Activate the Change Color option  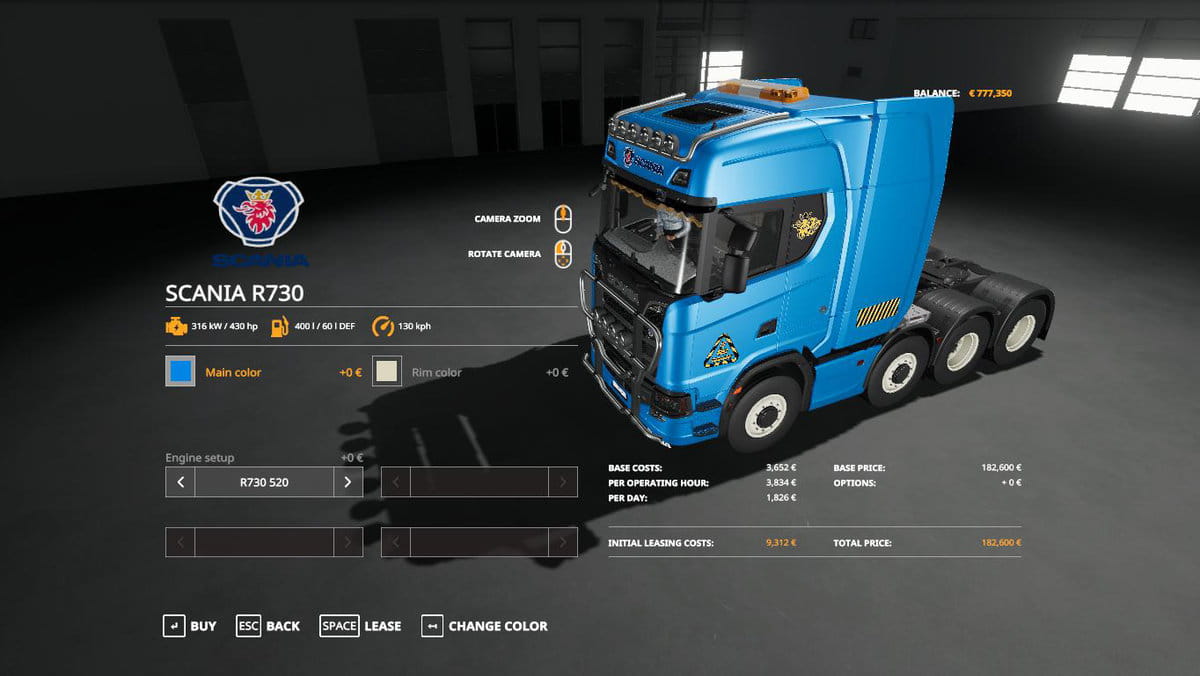(485, 626)
